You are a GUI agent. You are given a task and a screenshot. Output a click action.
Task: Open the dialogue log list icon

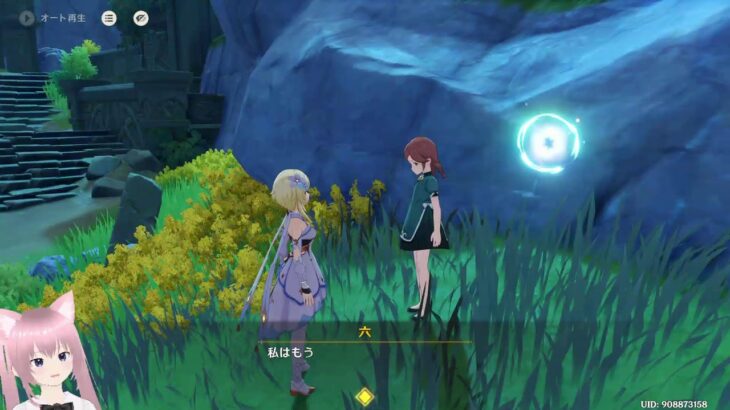109,18
